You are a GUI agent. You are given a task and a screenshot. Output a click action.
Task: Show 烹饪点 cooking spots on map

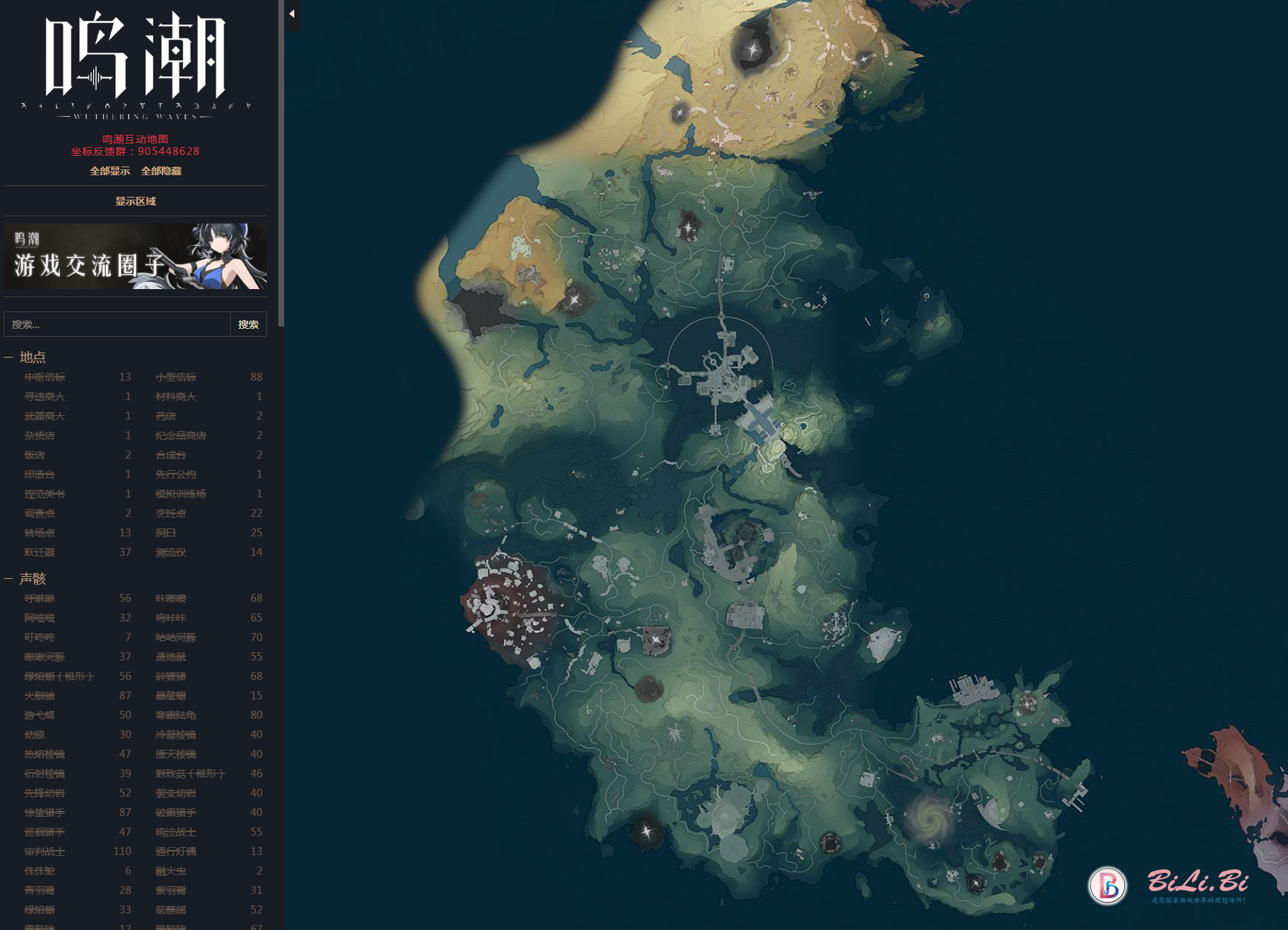tap(171, 513)
